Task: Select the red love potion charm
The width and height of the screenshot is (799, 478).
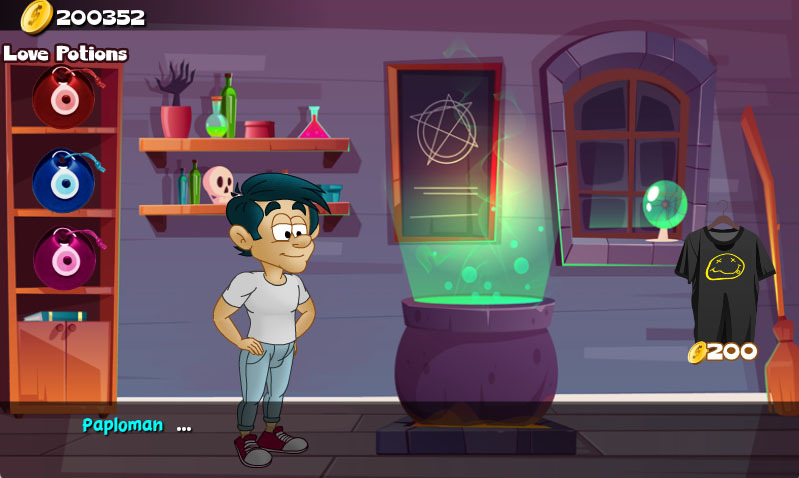Action: 63,97
